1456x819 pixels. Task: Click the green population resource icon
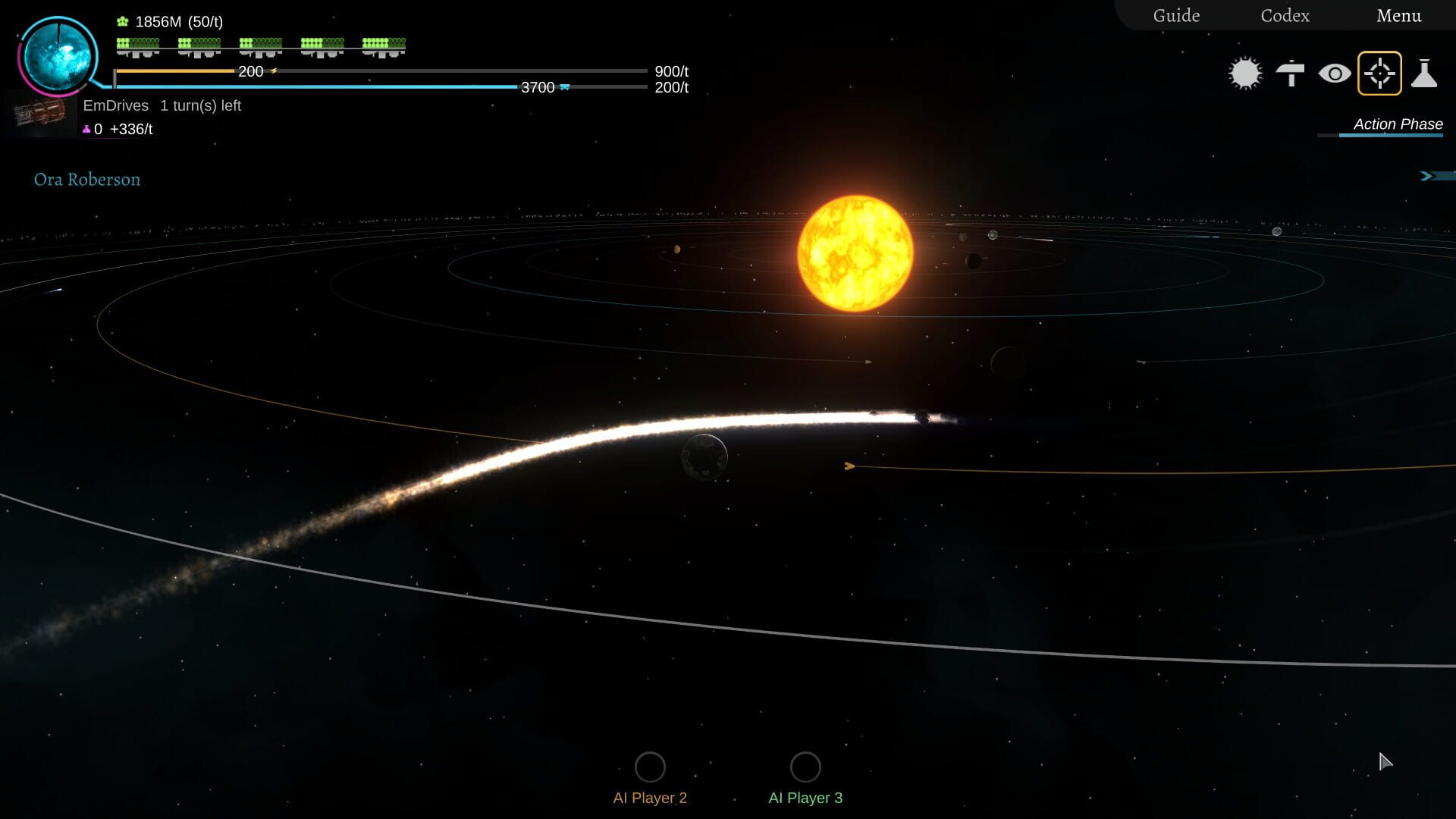[x=121, y=21]
